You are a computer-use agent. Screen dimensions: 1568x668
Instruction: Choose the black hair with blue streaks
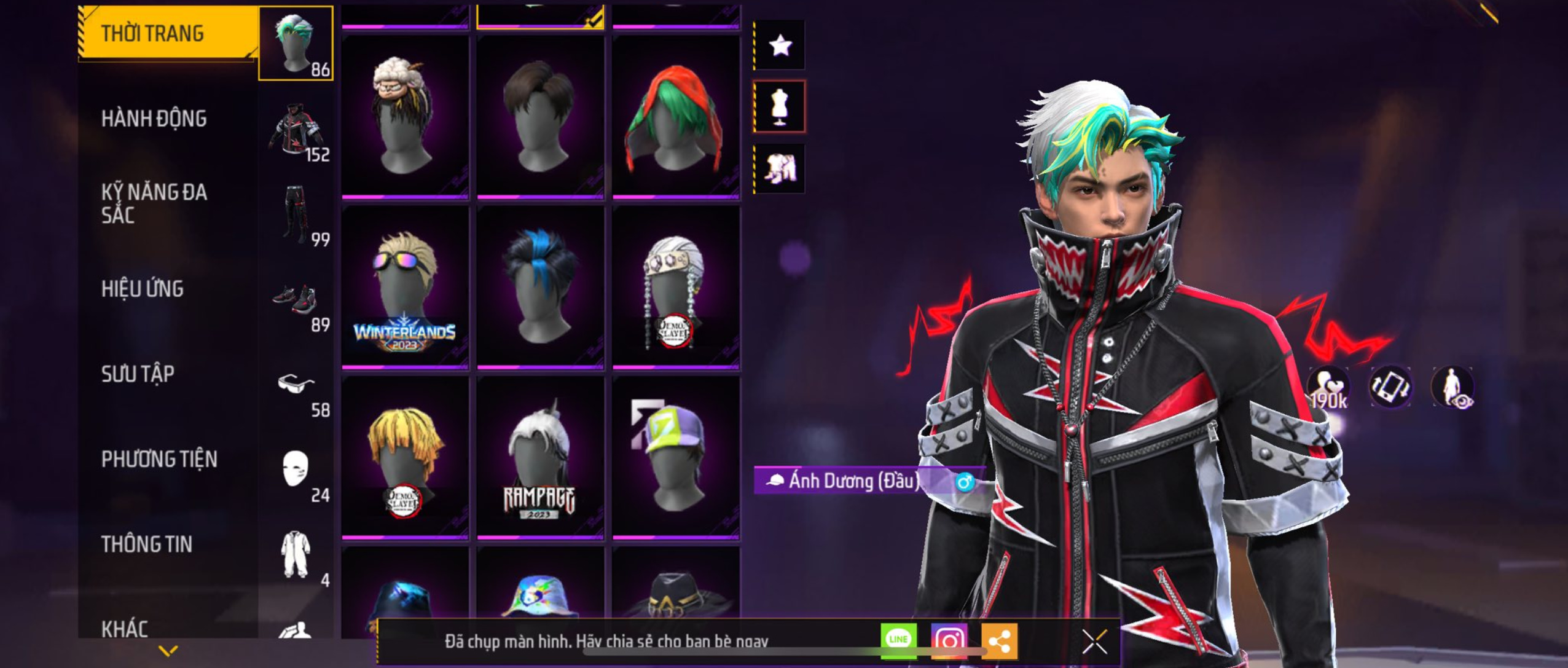coord(540,288)
